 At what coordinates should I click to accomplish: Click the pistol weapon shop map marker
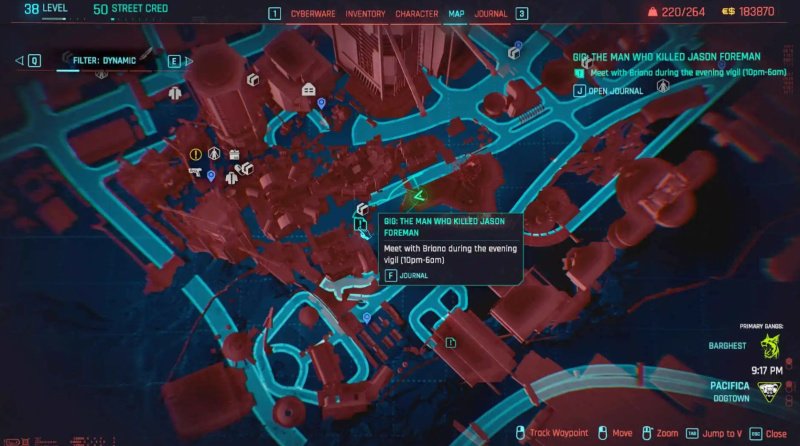pyautogui.click(x=195, y=172)
